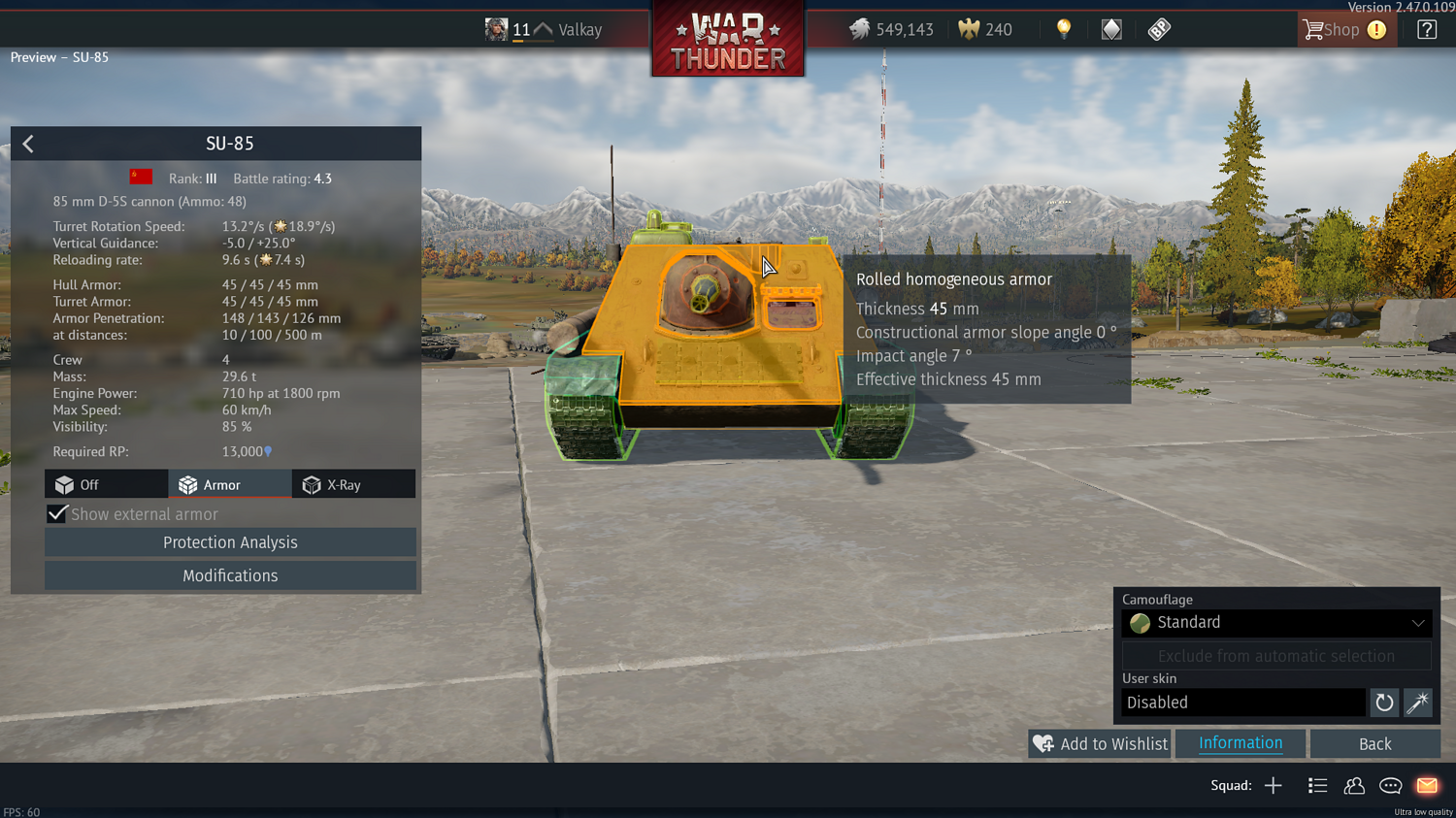Open the orange mail envelope
Screen dimensions: 1456x818
coord(1426,786)
